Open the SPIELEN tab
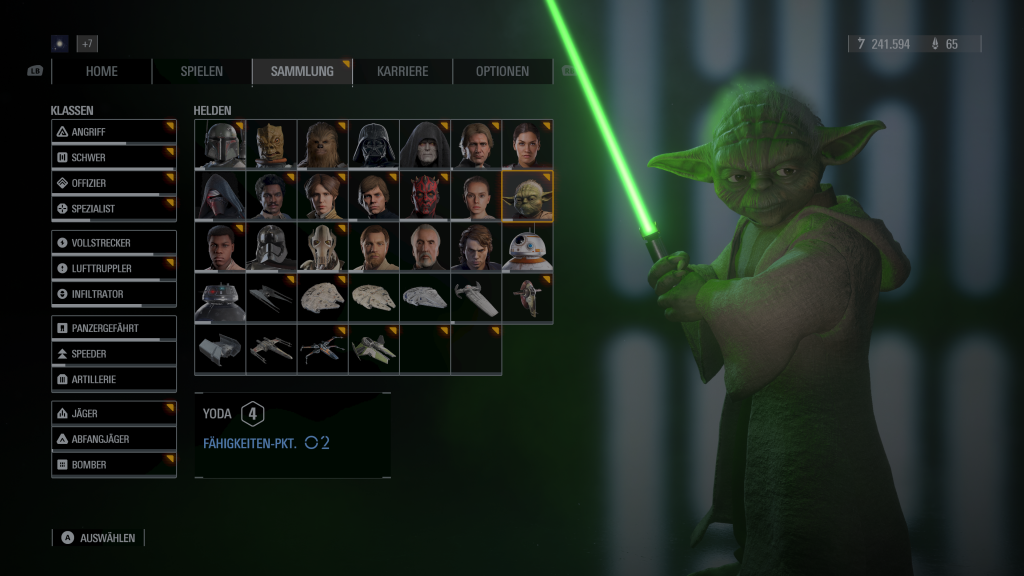This screenshot has height=576, width=1024. pos(201,71)
